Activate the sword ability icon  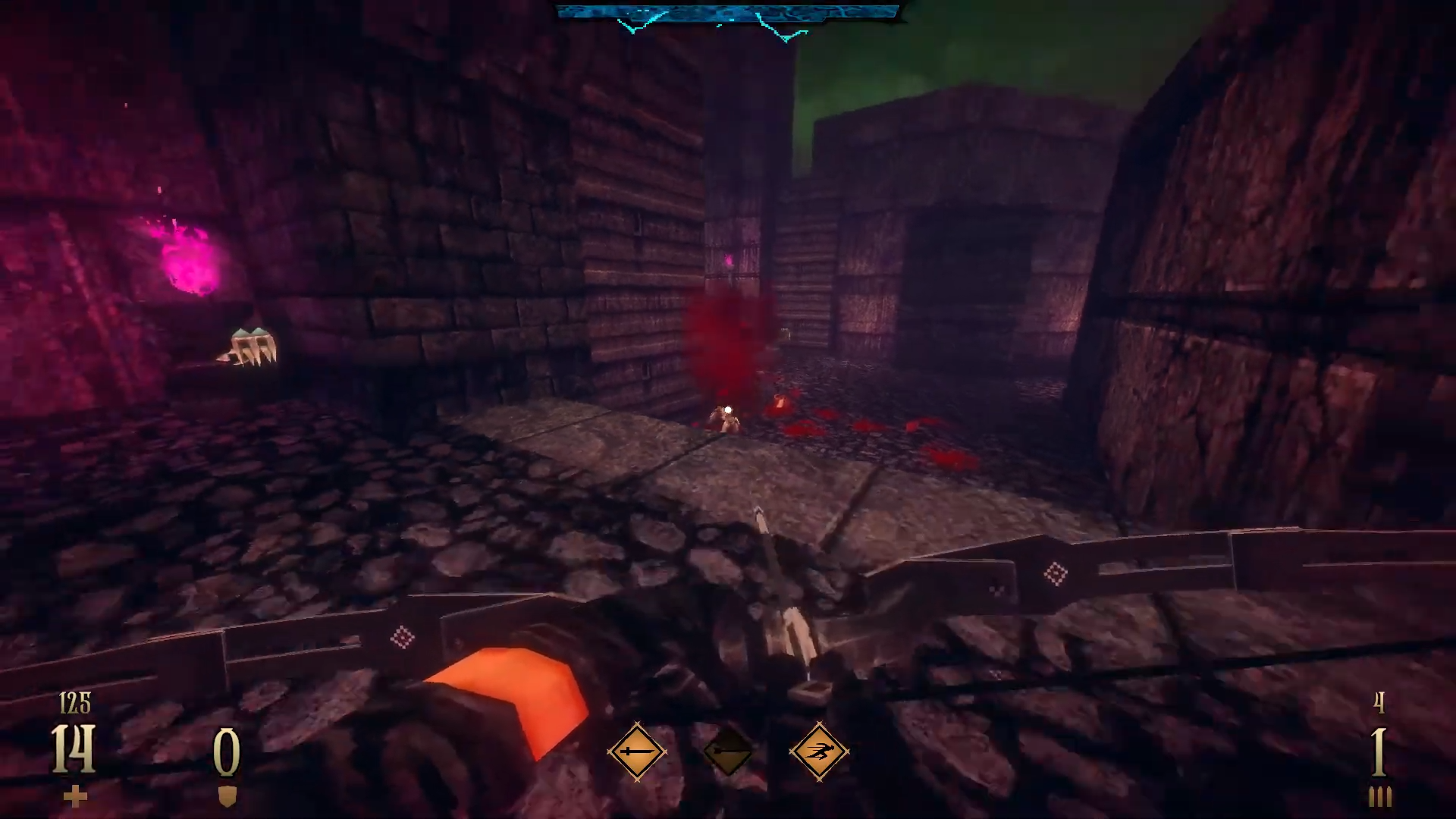pos(636,752)
